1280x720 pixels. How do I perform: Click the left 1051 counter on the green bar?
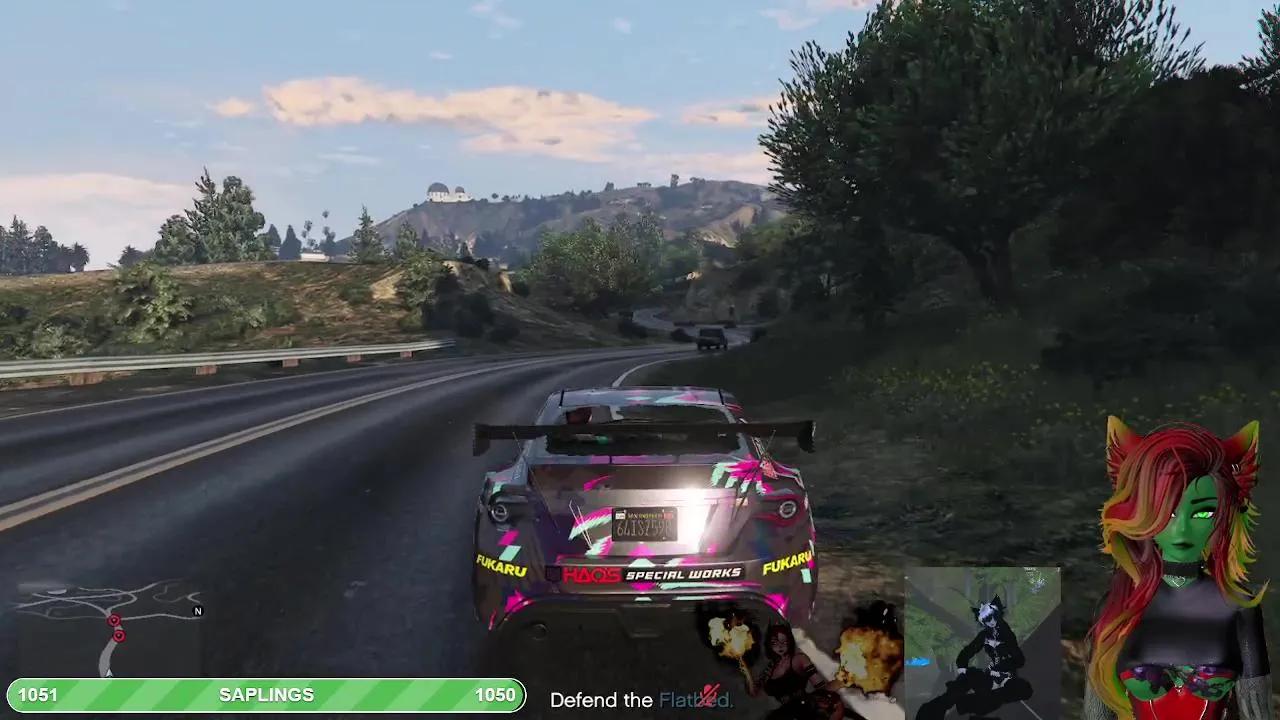pos(37,694)
